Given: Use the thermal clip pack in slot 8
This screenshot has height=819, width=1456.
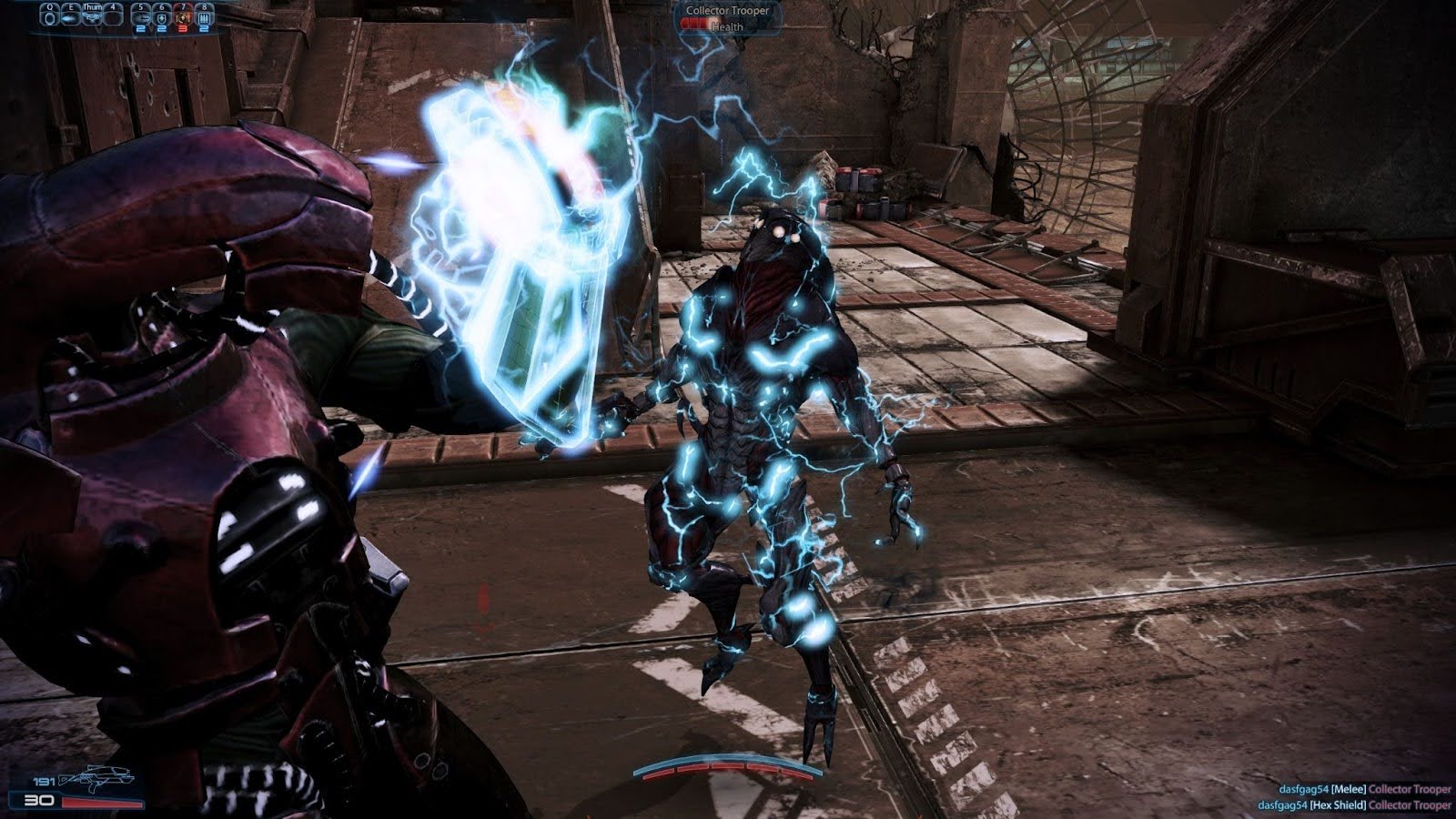Looking at the screenshot, I should coord(202,17).
